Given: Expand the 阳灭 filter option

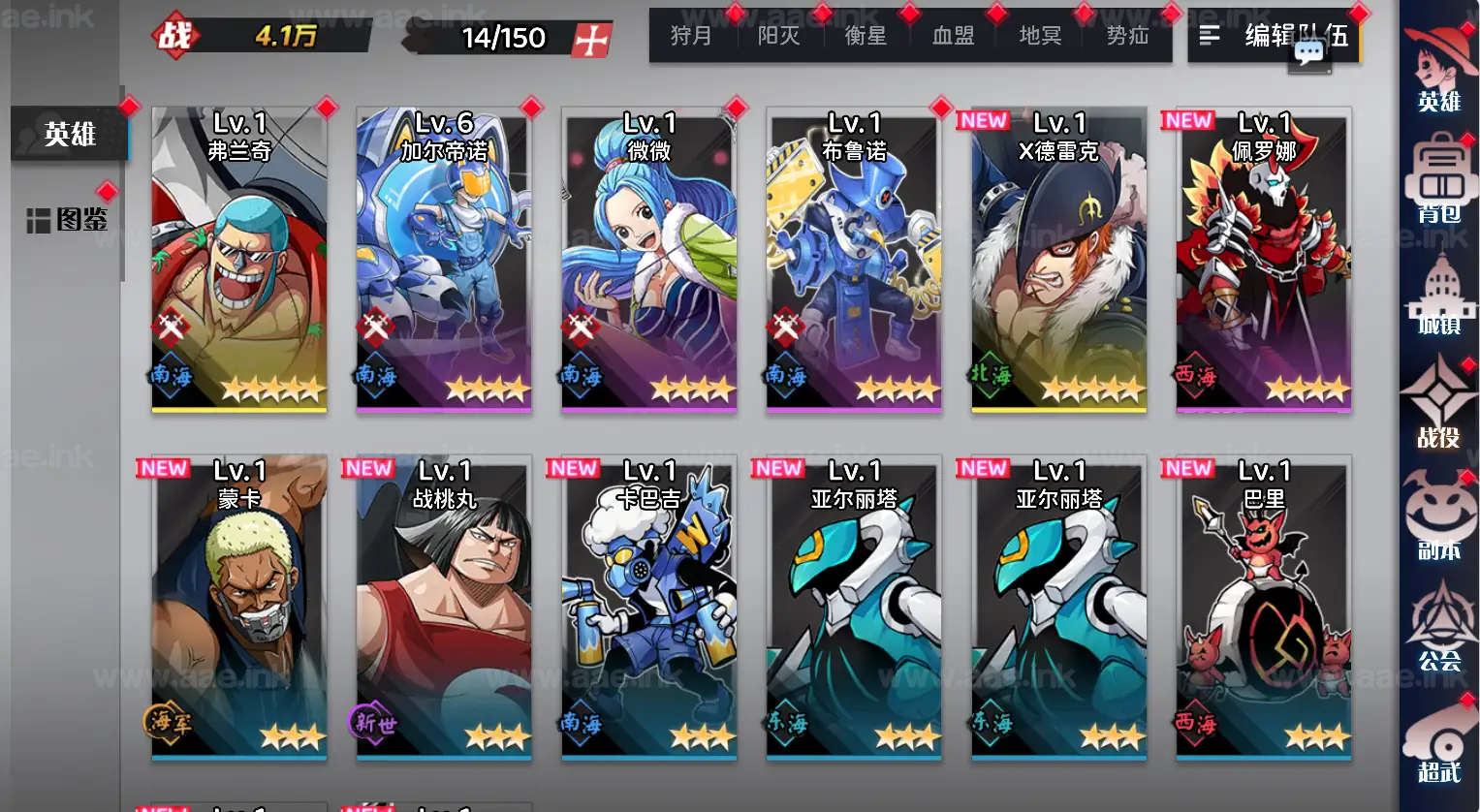Looking at the screenshot, I should (x=779, y=36).
